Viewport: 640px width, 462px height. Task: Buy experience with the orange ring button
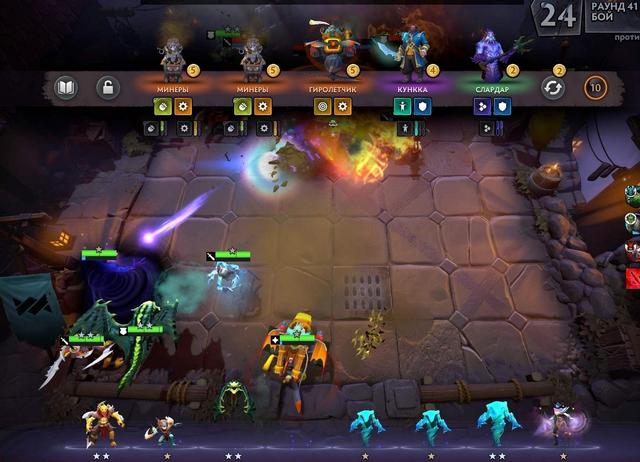595,88
